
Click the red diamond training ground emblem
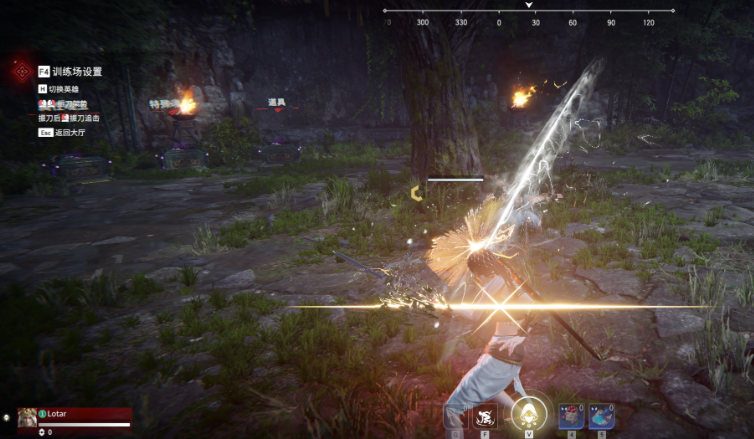(x=18, y=71)
